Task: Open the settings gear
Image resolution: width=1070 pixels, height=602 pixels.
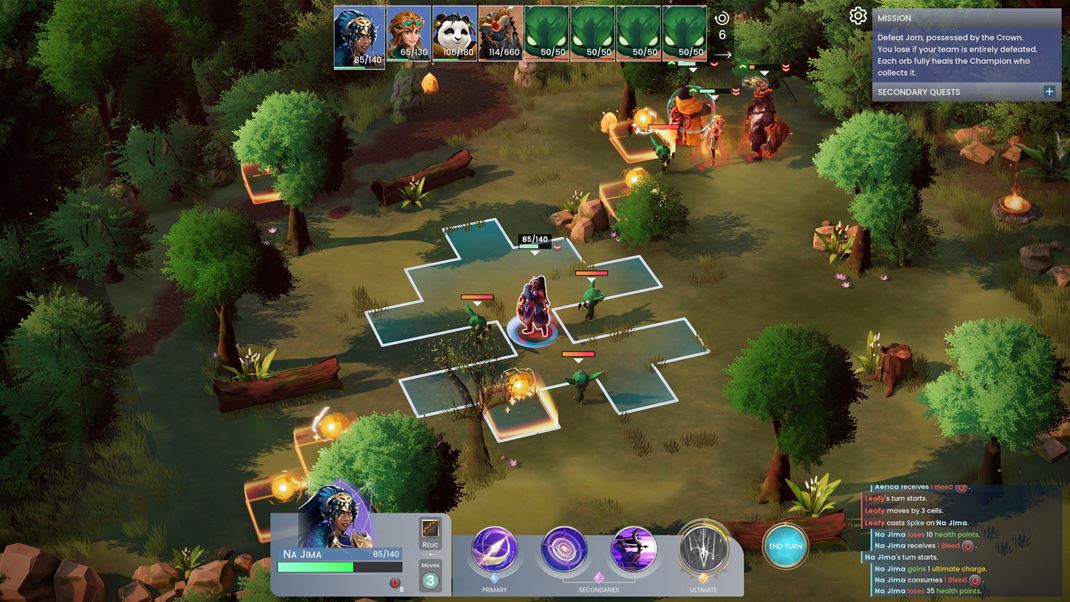Action: click(858, 16)
